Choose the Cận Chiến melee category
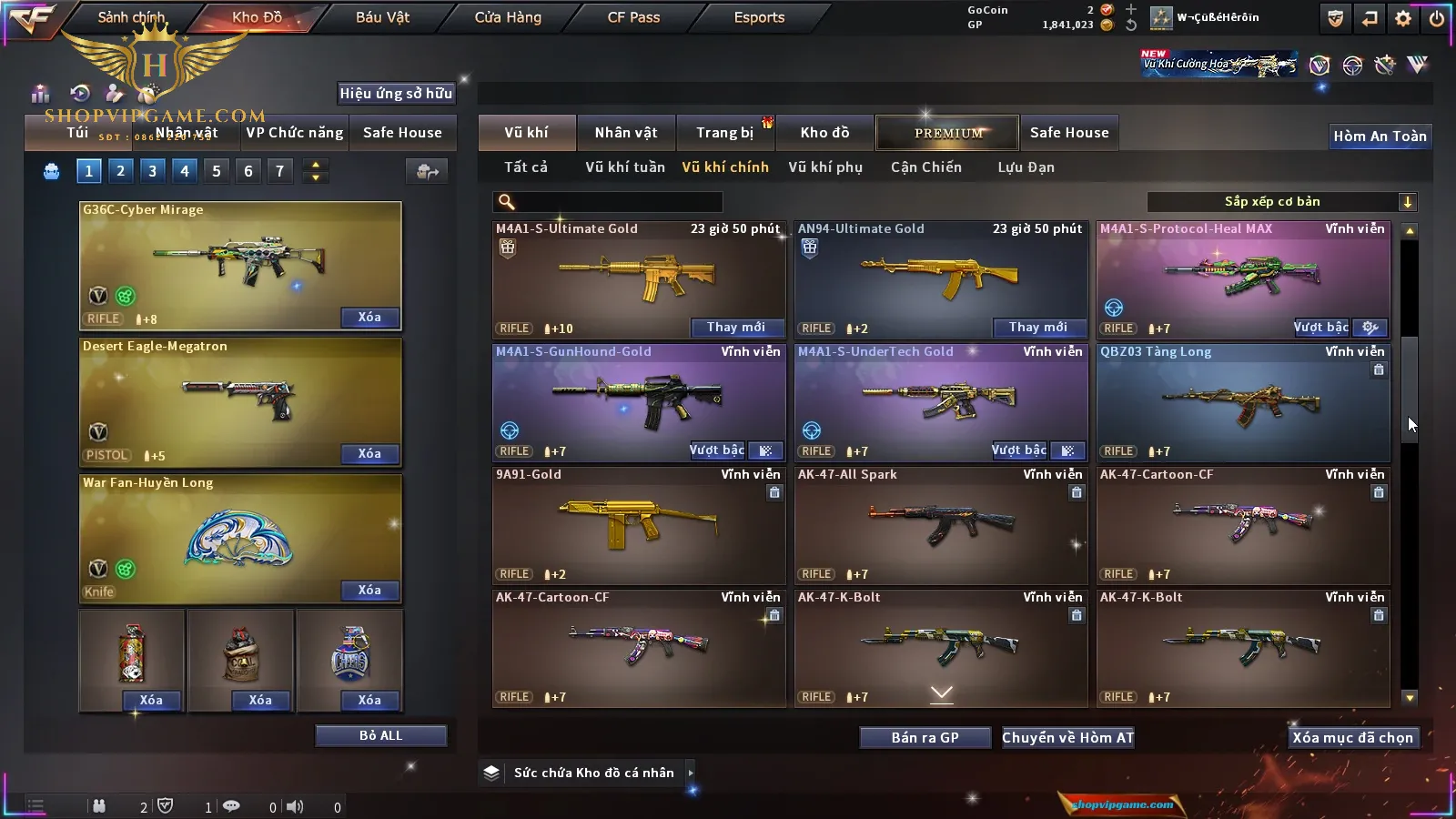The image size is (1456, 819). coord(925,167)
